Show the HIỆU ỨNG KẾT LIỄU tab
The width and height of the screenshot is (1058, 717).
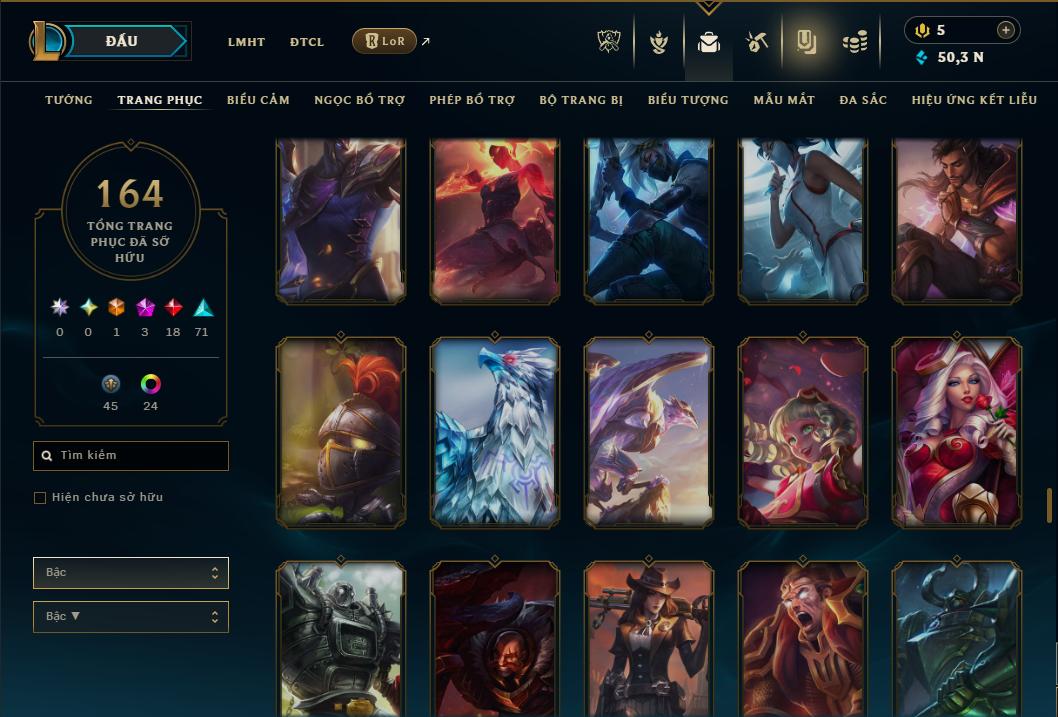[974, 100]
